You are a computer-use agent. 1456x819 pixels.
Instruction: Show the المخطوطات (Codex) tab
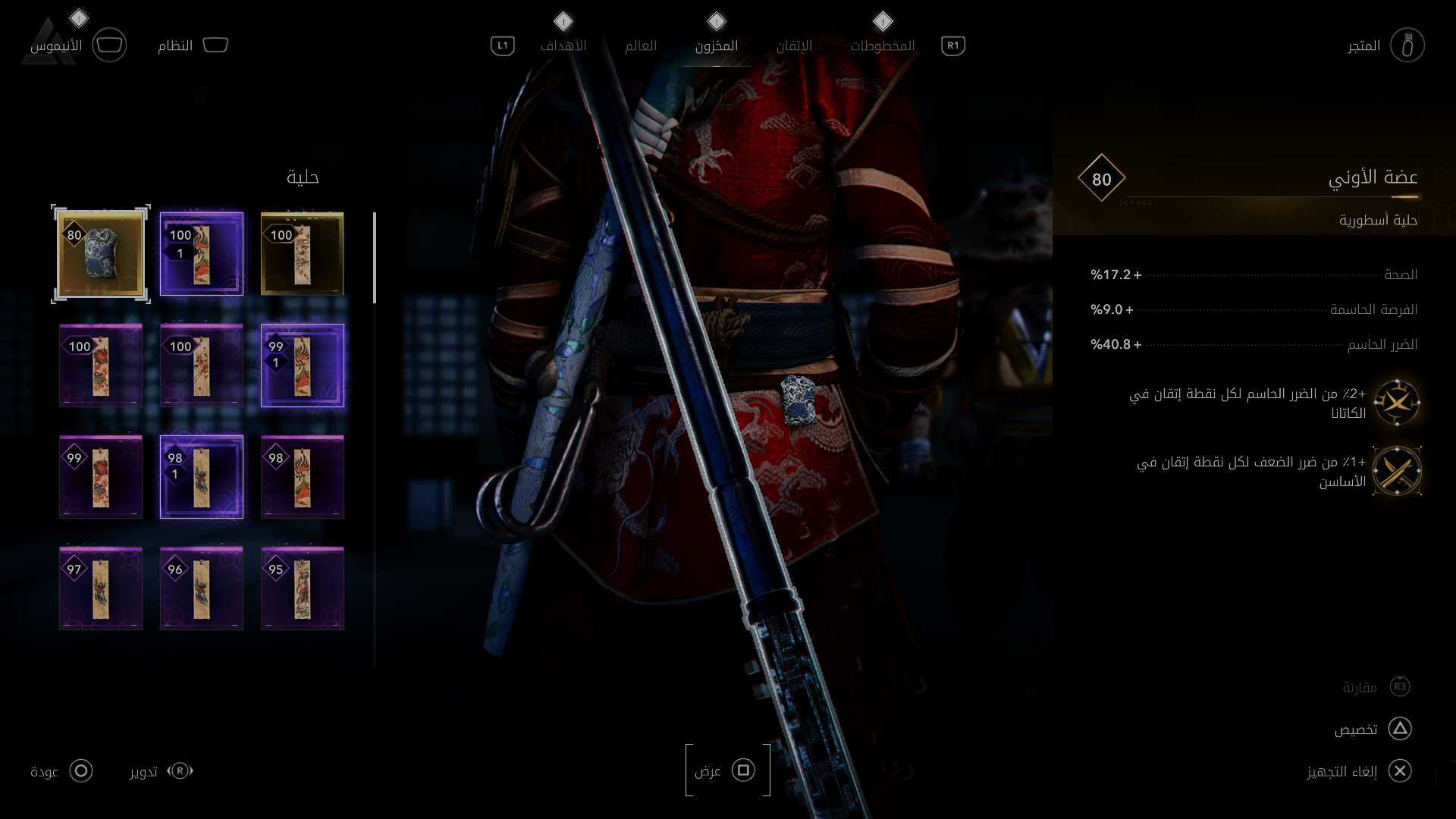pyautogui.click(x=882, y=45)
